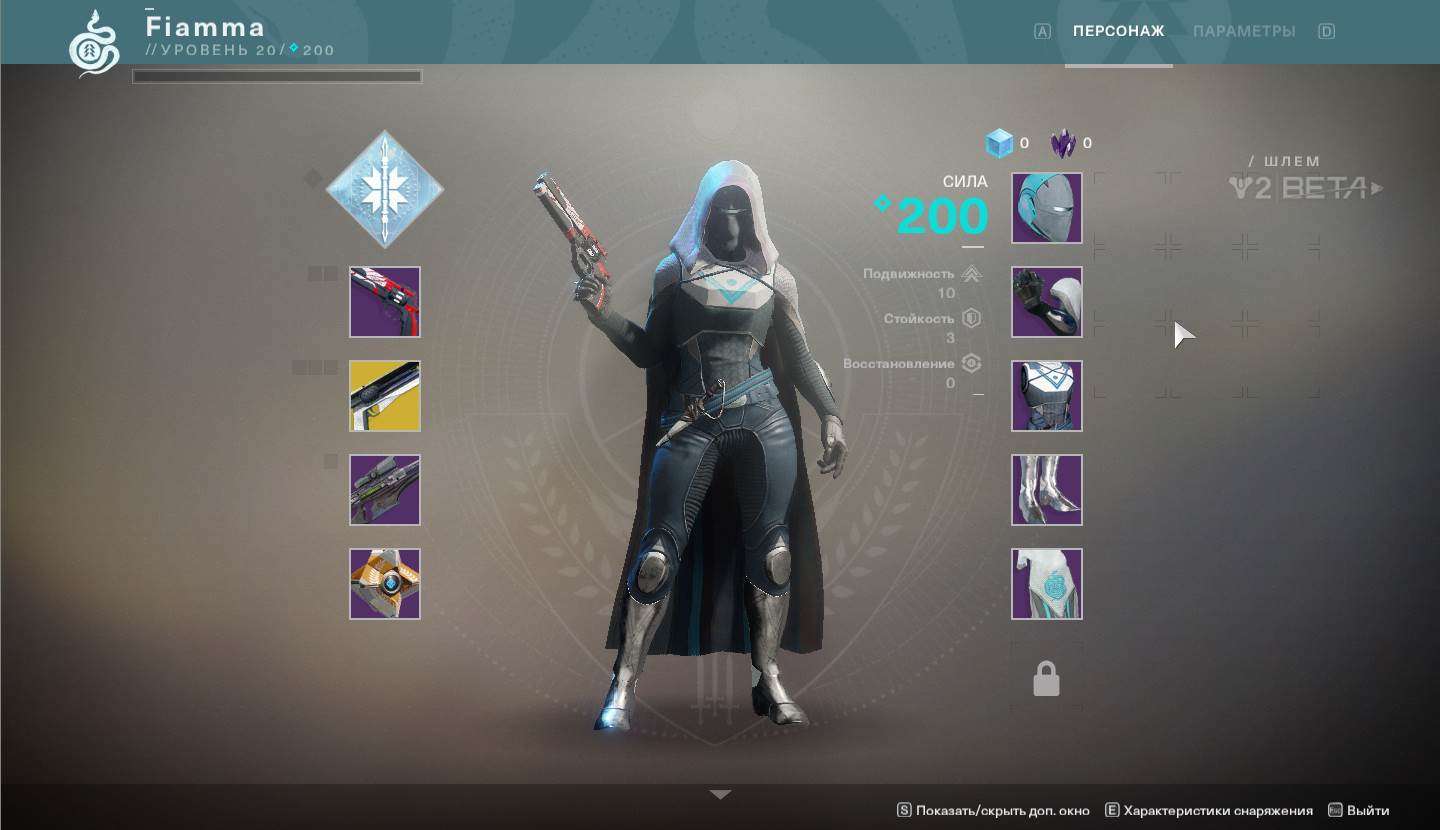
Task: Open the ПАРАМЕТРЫ tab
Action: coord(1244,31)
